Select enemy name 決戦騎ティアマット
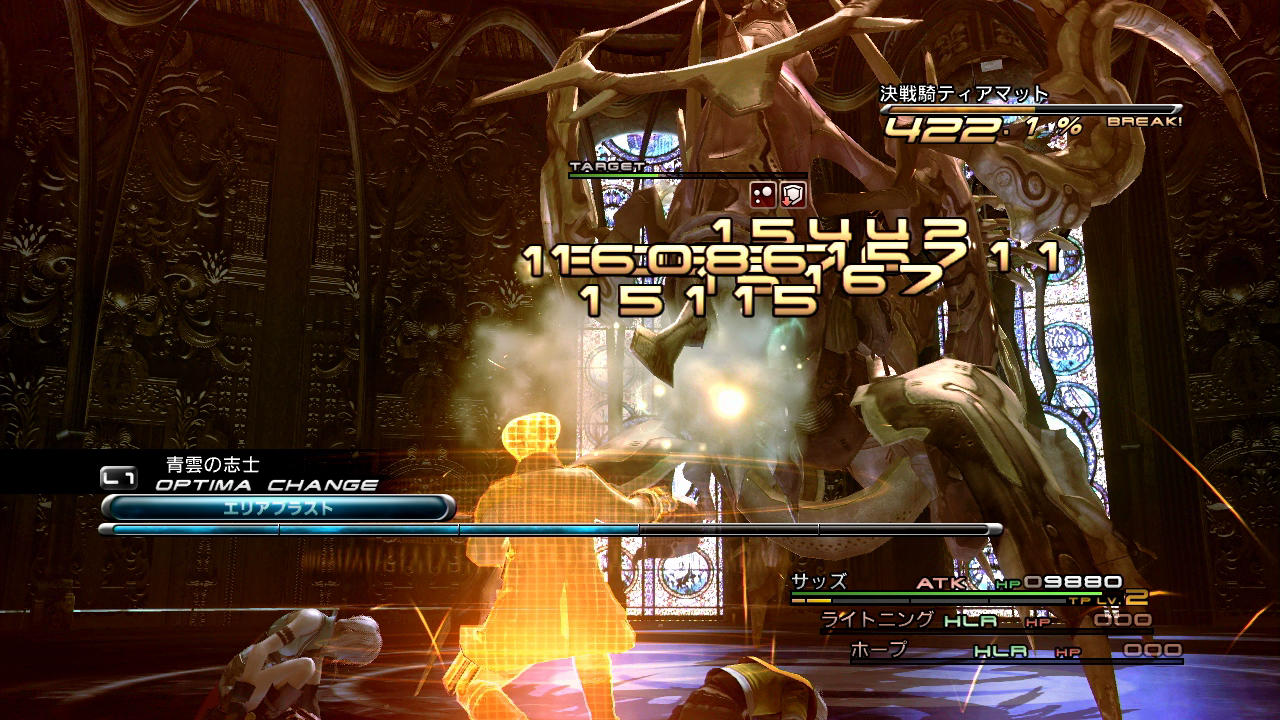The height and width of the screenshot is (720, 1280). [964, 95]
